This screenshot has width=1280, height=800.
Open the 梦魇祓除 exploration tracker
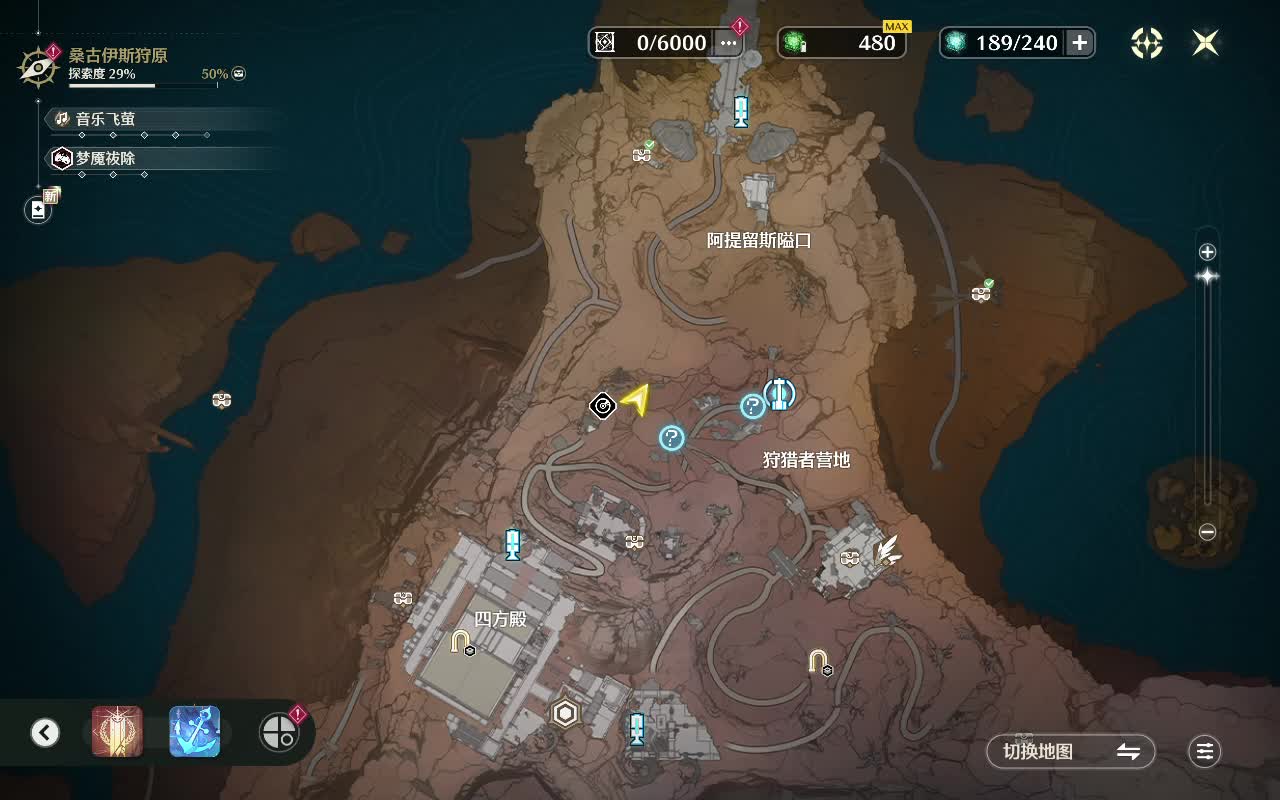click(105, 158)
